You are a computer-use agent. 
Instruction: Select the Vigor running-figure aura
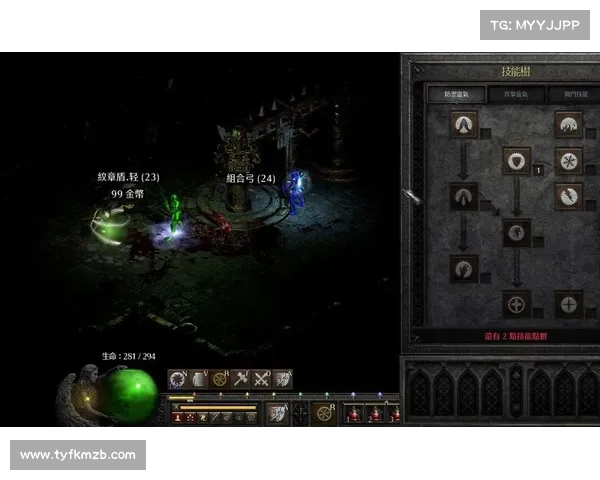coord(516,233)
